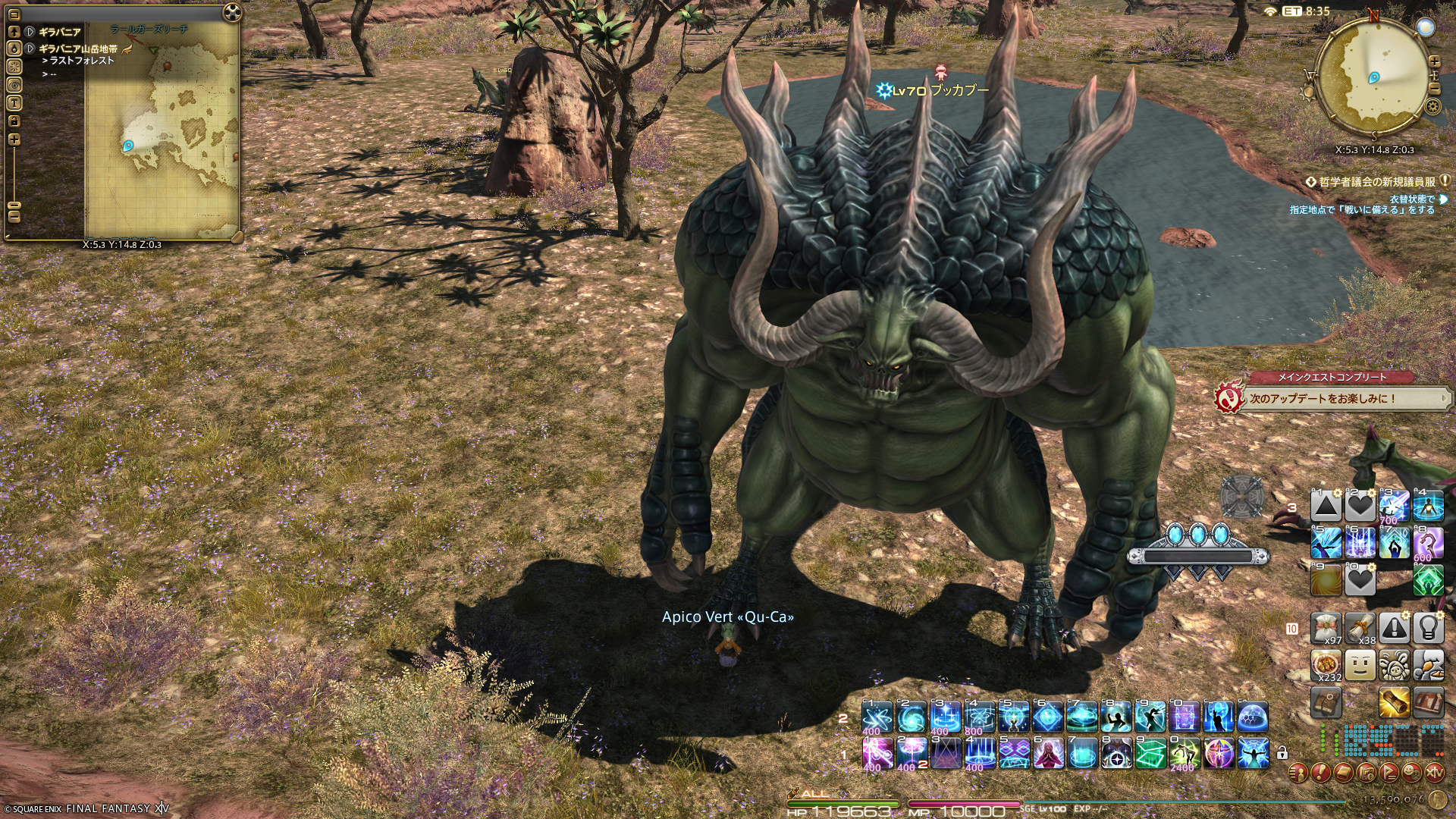The image size is (1456, 819).
Task: Use the scroll item x38
Action: coord(1360,628)
